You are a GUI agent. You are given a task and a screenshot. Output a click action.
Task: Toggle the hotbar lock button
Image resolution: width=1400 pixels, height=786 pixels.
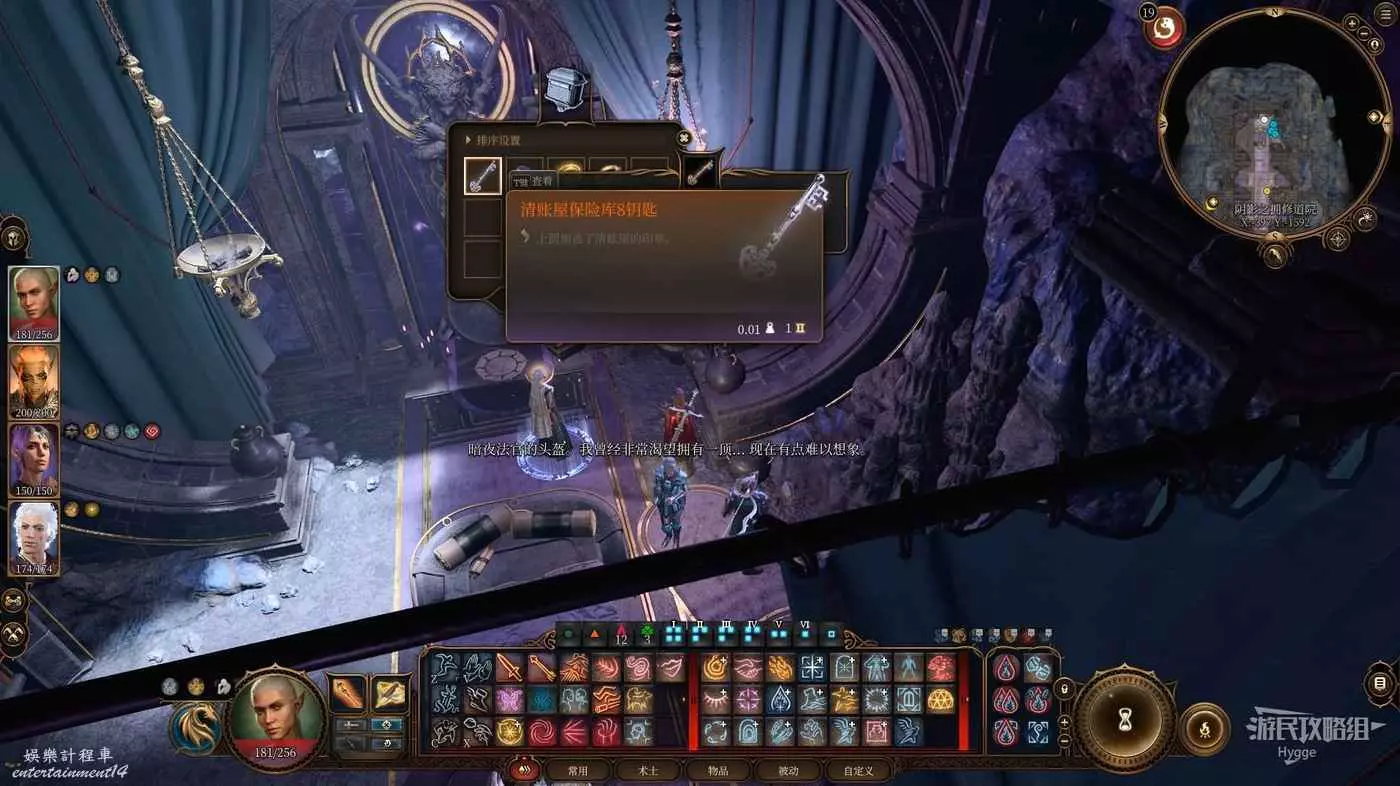pyautogui.click(x=1064, y=688)
